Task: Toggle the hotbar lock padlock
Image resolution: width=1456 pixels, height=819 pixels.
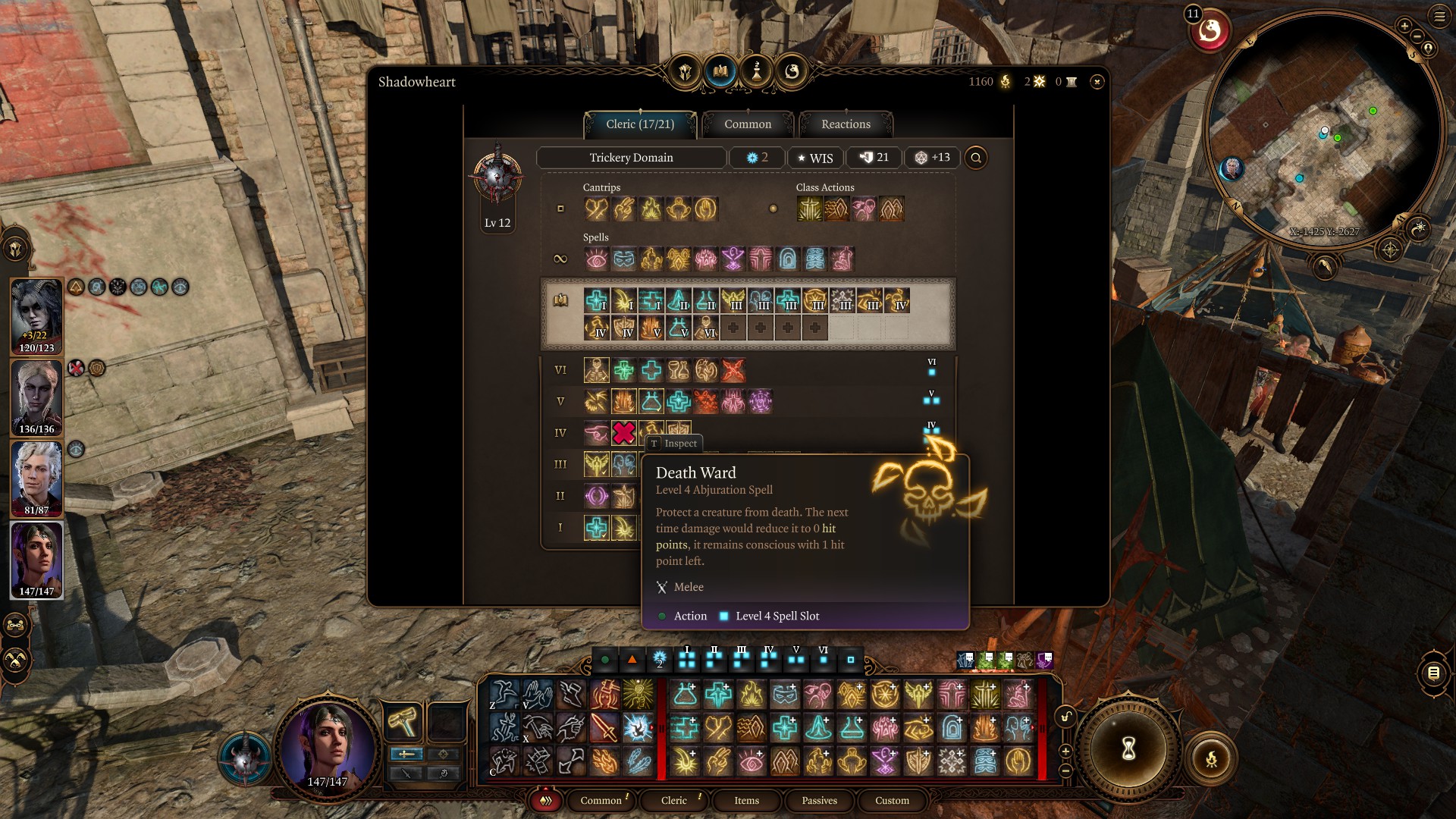Action: [x=1065, y=716]
